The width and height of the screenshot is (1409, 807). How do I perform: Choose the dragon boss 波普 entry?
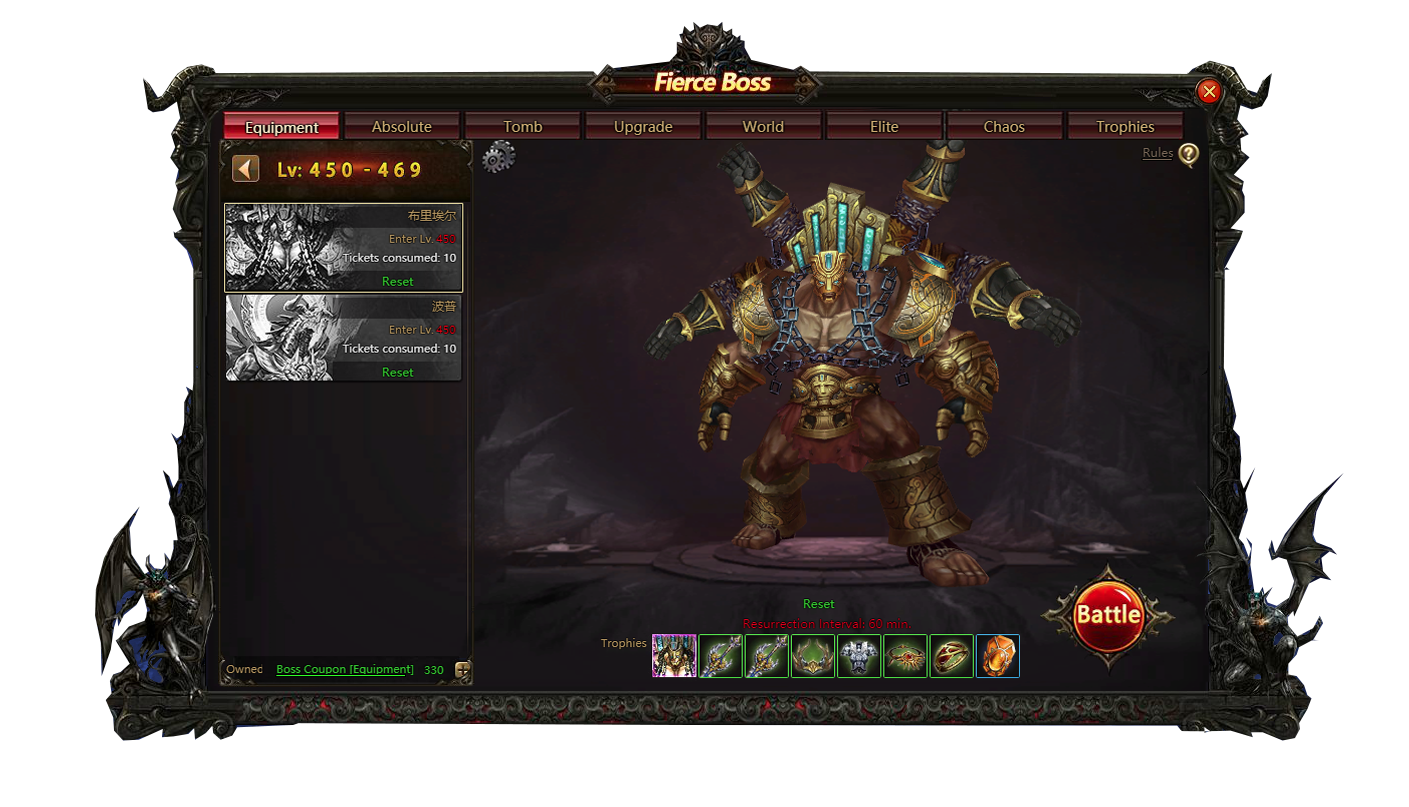click(343, 337)
